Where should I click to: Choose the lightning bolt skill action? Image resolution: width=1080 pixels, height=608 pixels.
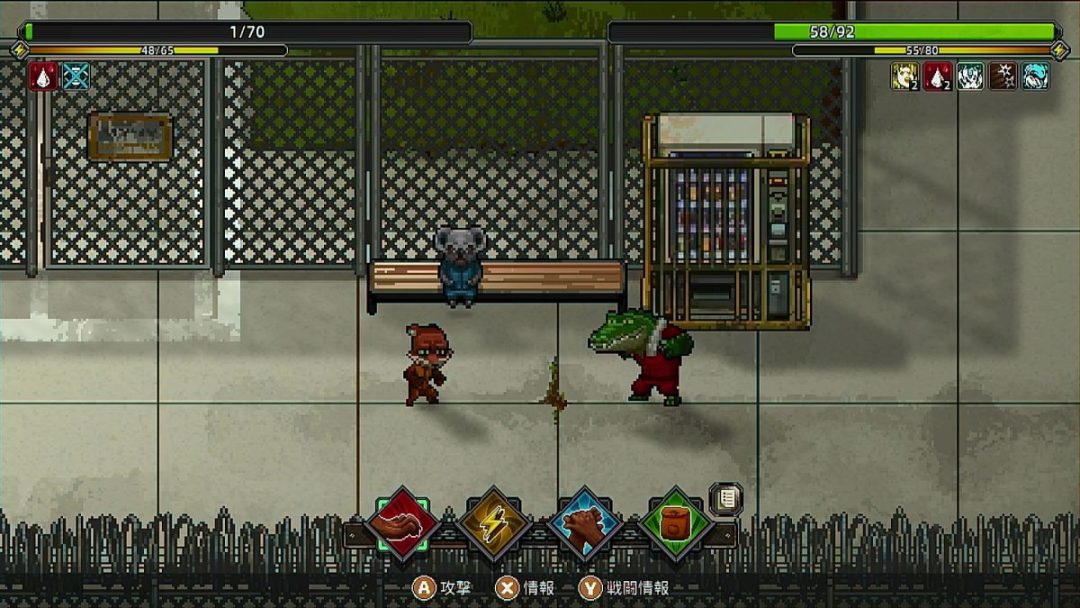[494, 522]
